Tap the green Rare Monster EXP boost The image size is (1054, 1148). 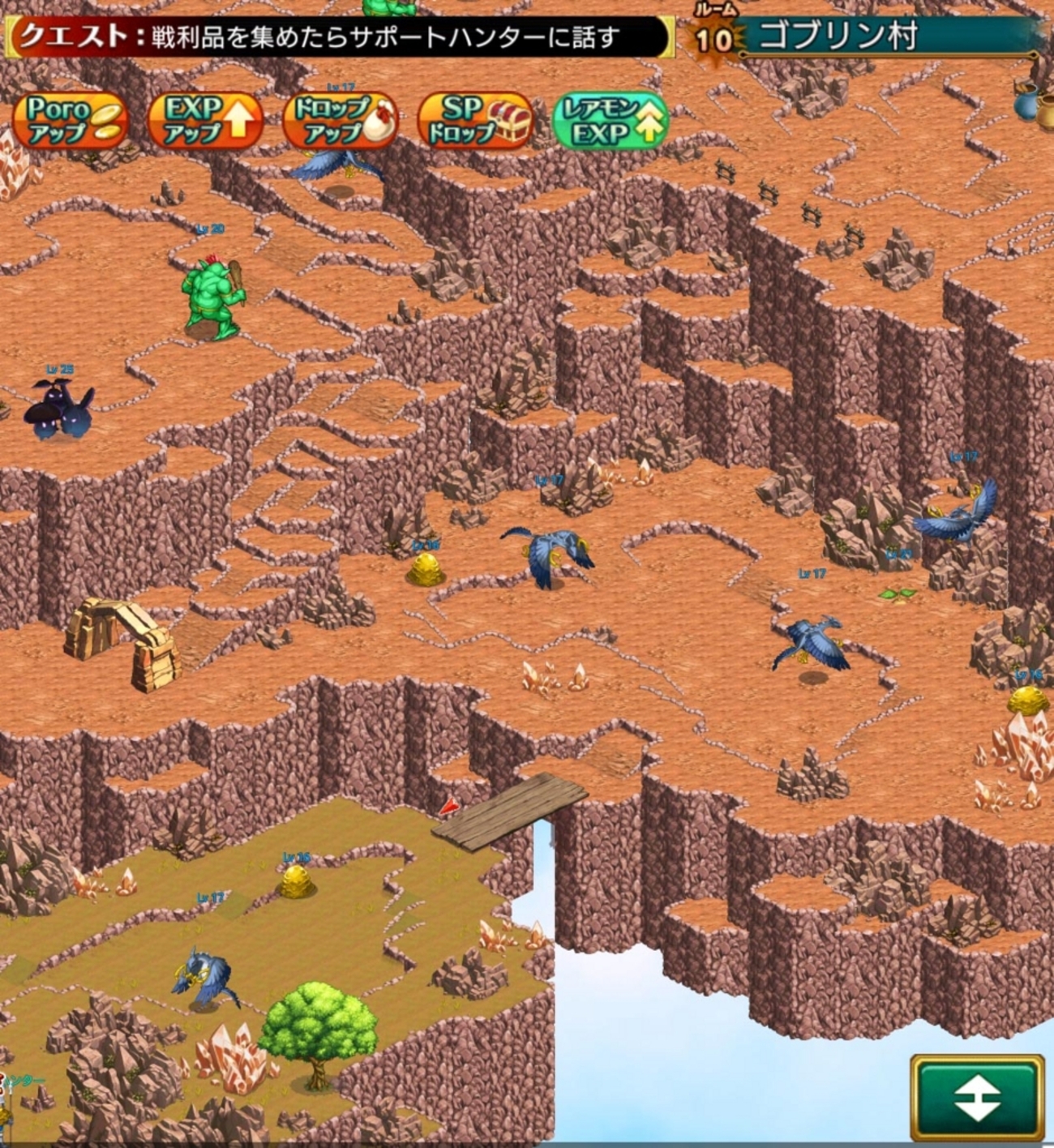coord(610,121)
